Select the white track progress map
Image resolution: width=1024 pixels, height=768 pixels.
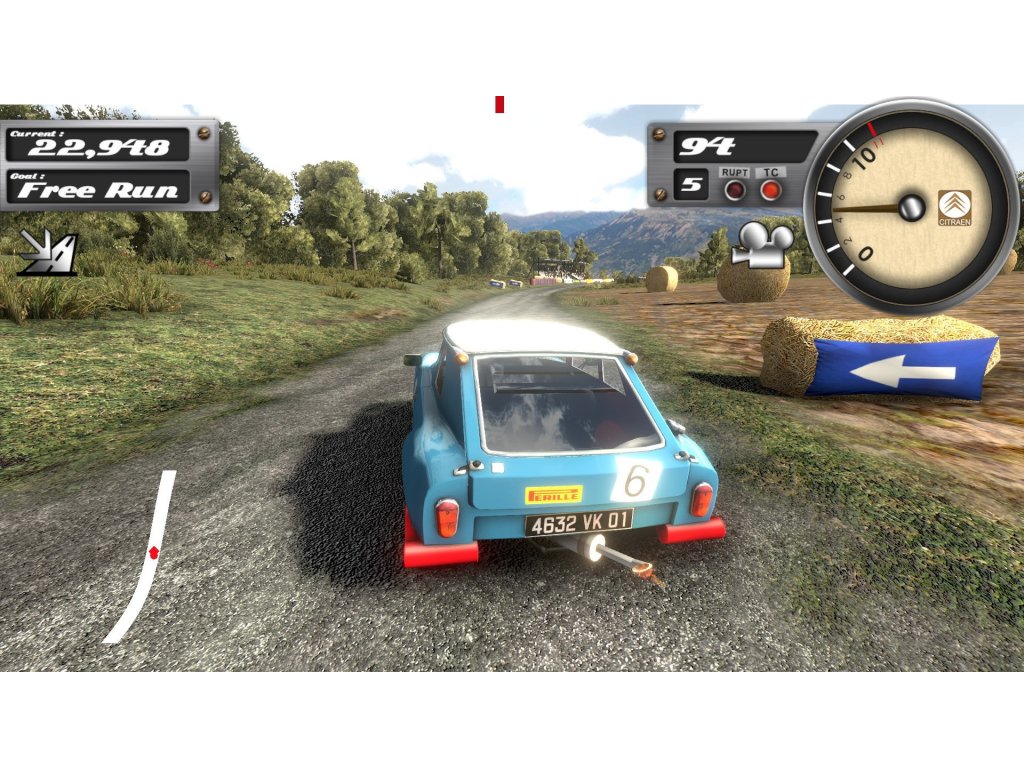(x=142, y=556)
